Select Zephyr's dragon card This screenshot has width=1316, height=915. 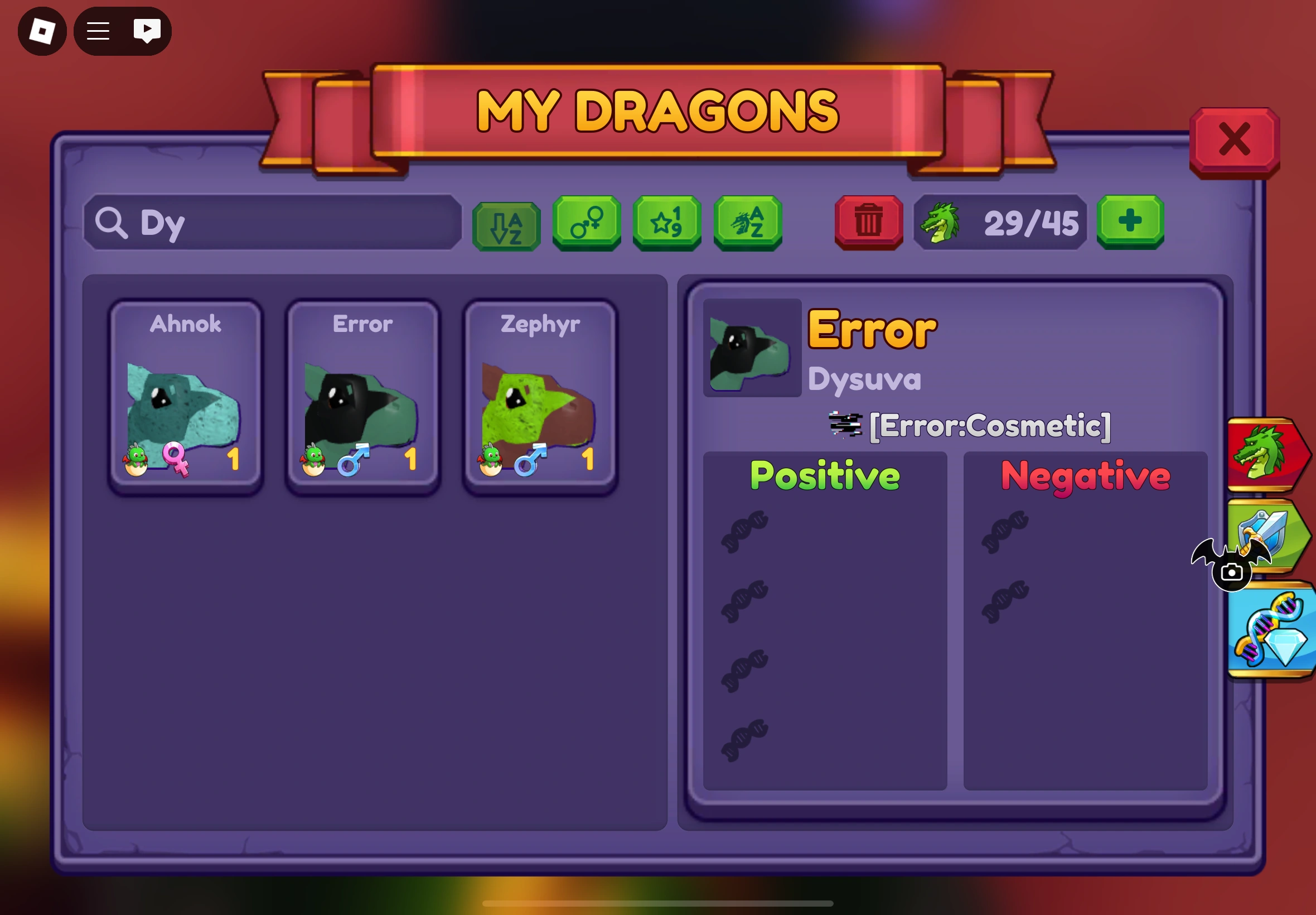pyautogui.click(x=540, y=393)
